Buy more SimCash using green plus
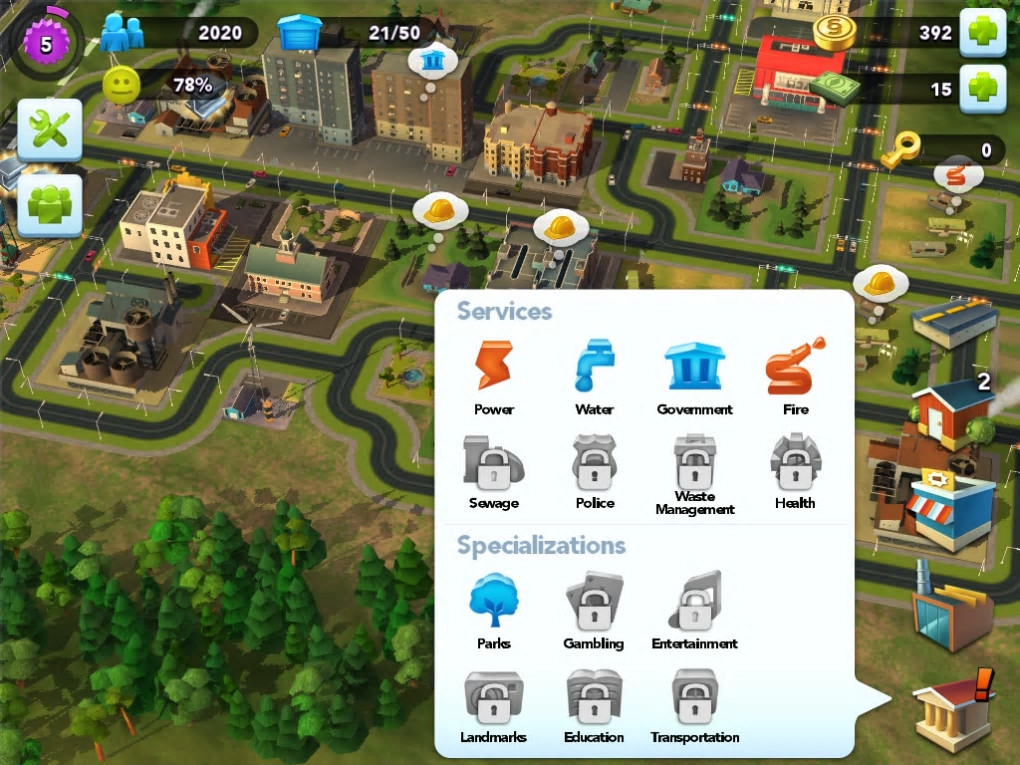Viewport: 1020px width, 765px height. 982,89
